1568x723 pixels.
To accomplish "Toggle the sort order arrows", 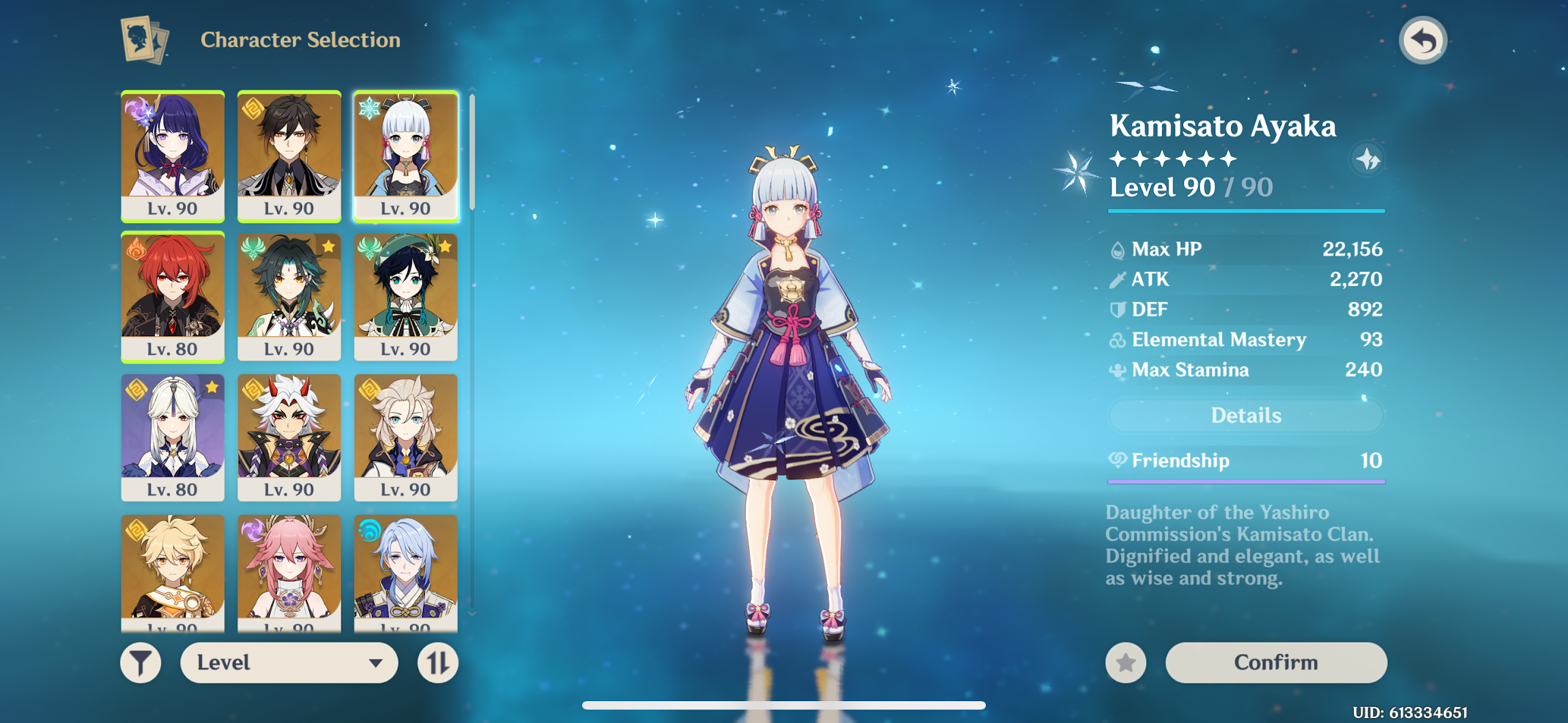I will click(437, 662).
